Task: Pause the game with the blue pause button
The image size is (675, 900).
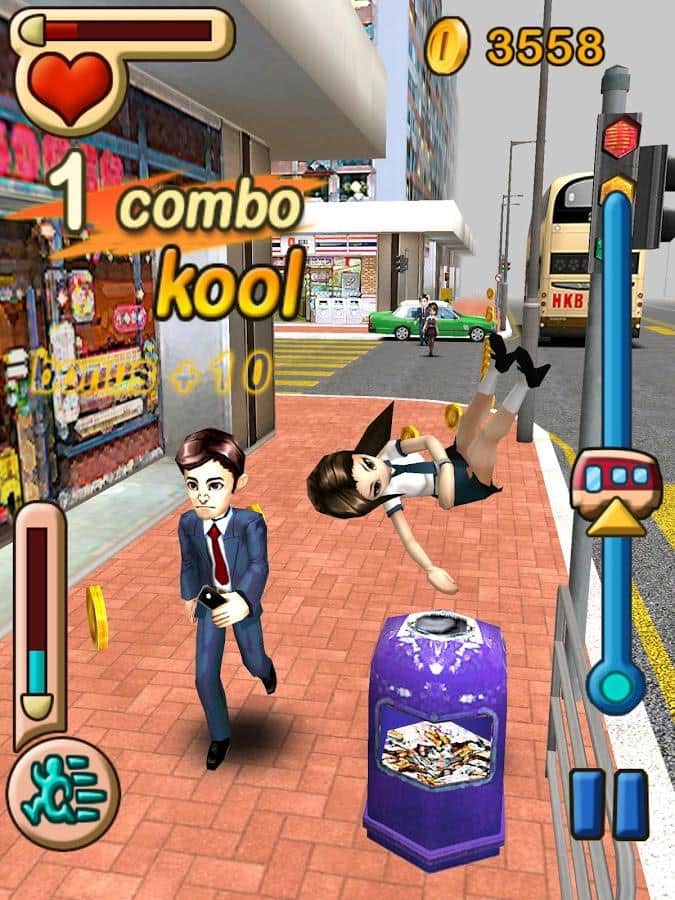Action: point(609,804)
